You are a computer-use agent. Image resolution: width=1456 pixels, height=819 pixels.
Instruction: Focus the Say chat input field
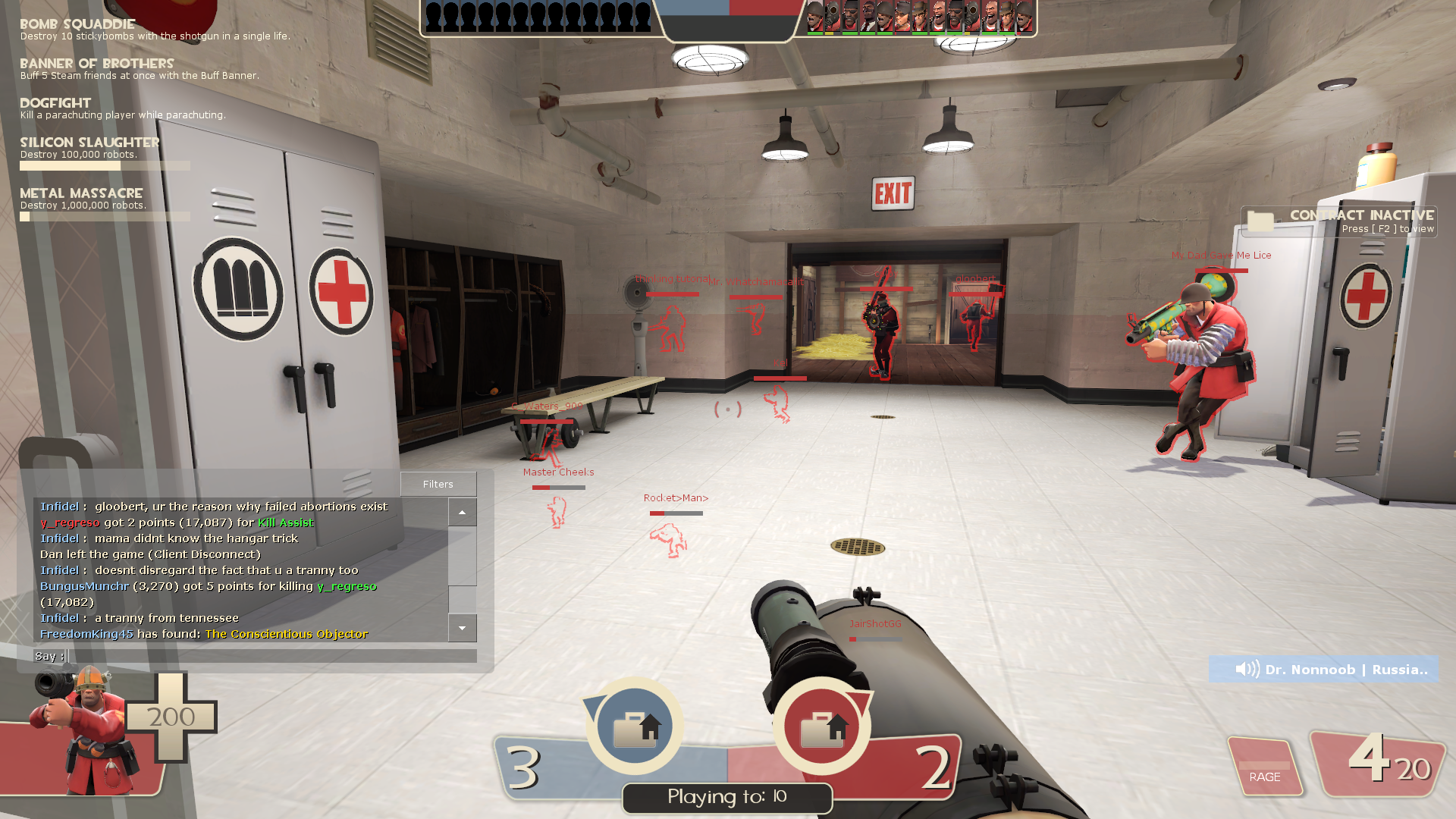pyautogui.click(x=271, y=656)
